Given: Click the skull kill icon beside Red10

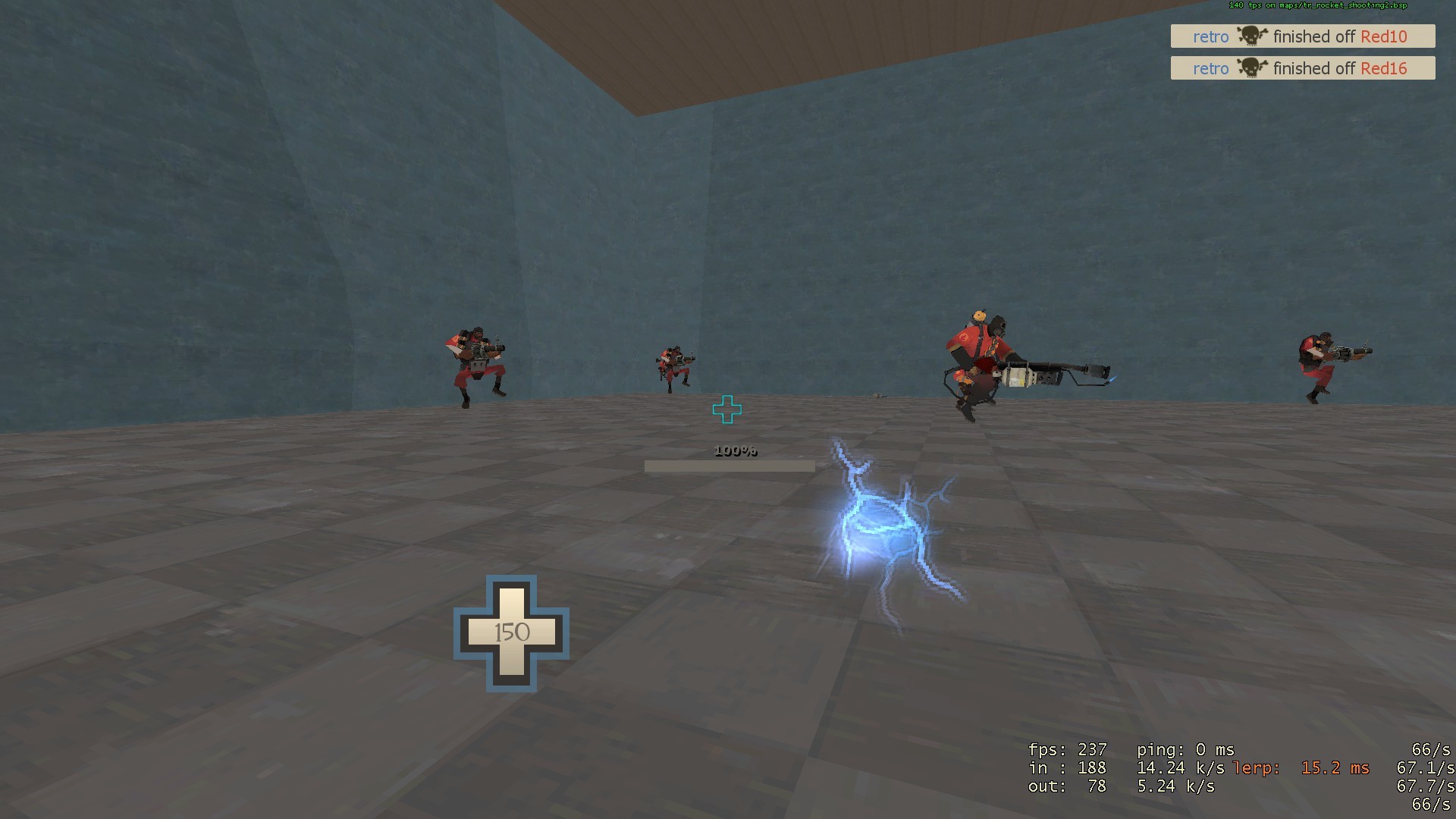Looking at the screenshot, I should pos(1250,36).
